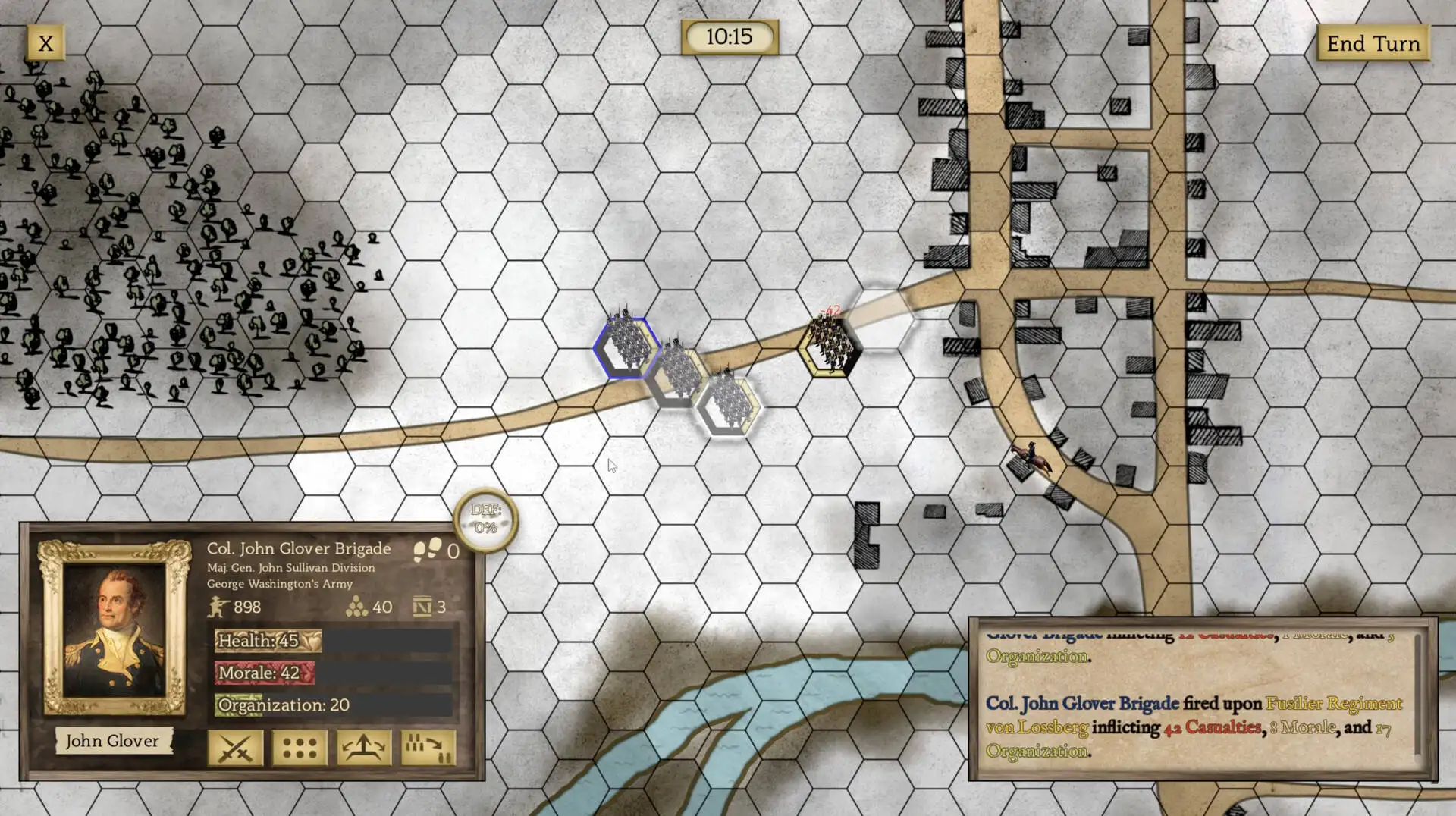Select the infantry unit in the yellow-highlighted hex

pos(729,406)
